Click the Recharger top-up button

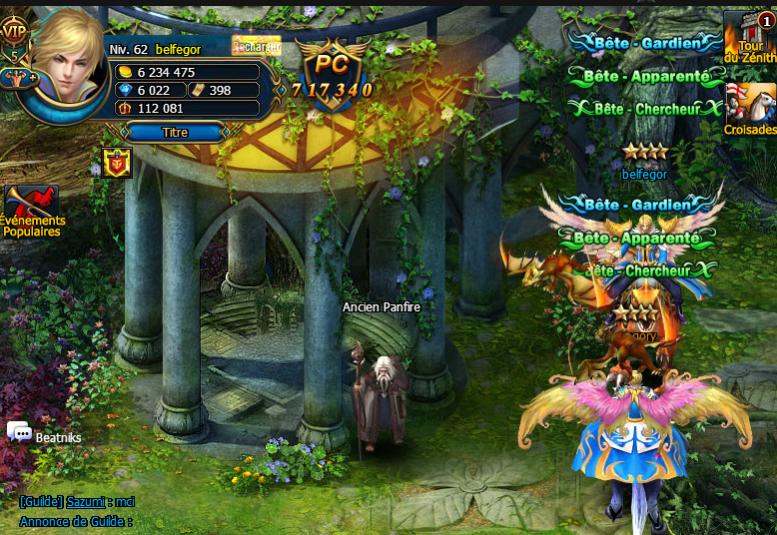point(256,45)
